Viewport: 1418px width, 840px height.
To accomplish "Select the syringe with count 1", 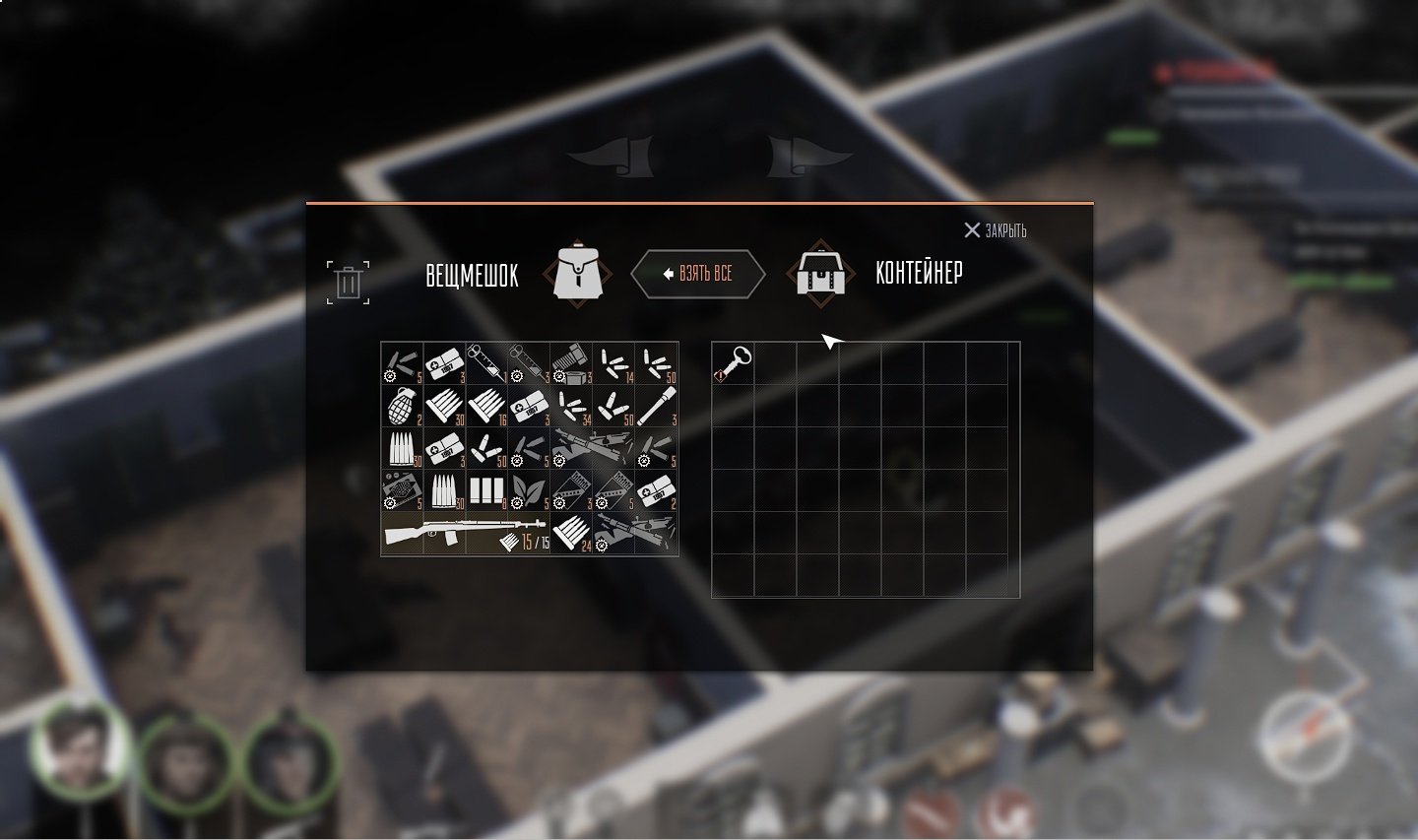I will [x=486, y=363].
